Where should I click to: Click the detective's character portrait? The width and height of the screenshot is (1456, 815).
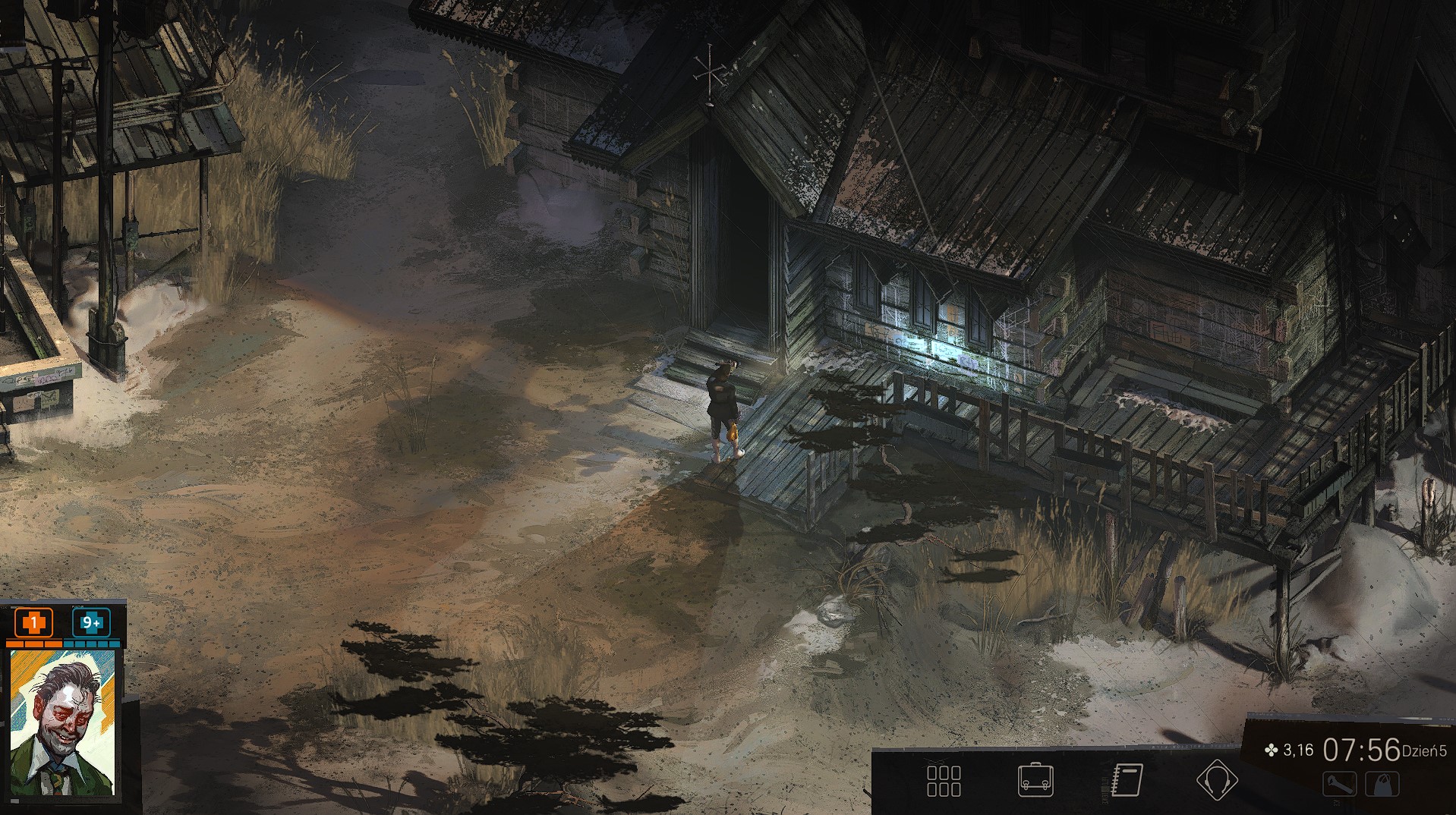click(62, 722)
